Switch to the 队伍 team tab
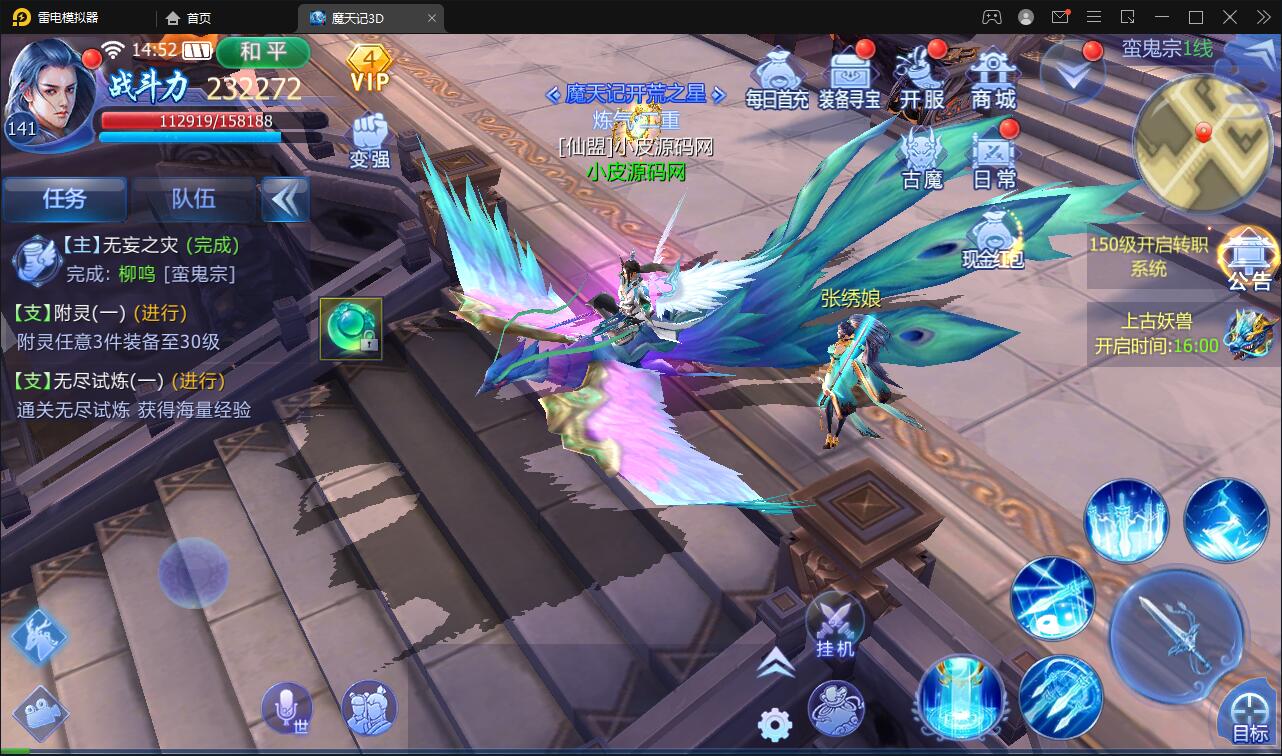The width and height of the screenshot is (1282, 756). pyautogui.click(x=194, y=199)
